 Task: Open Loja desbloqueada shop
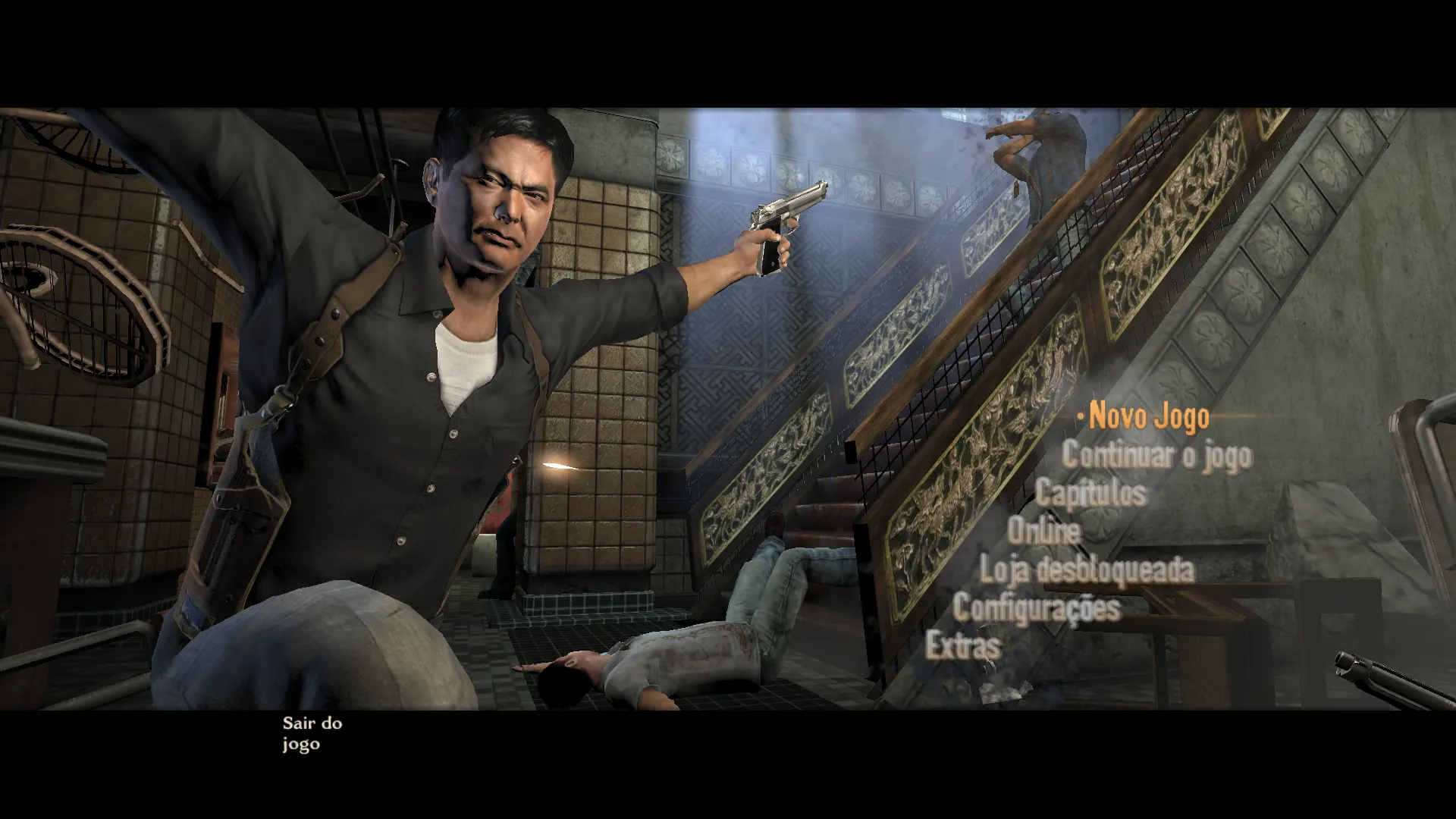(1087, 570)
